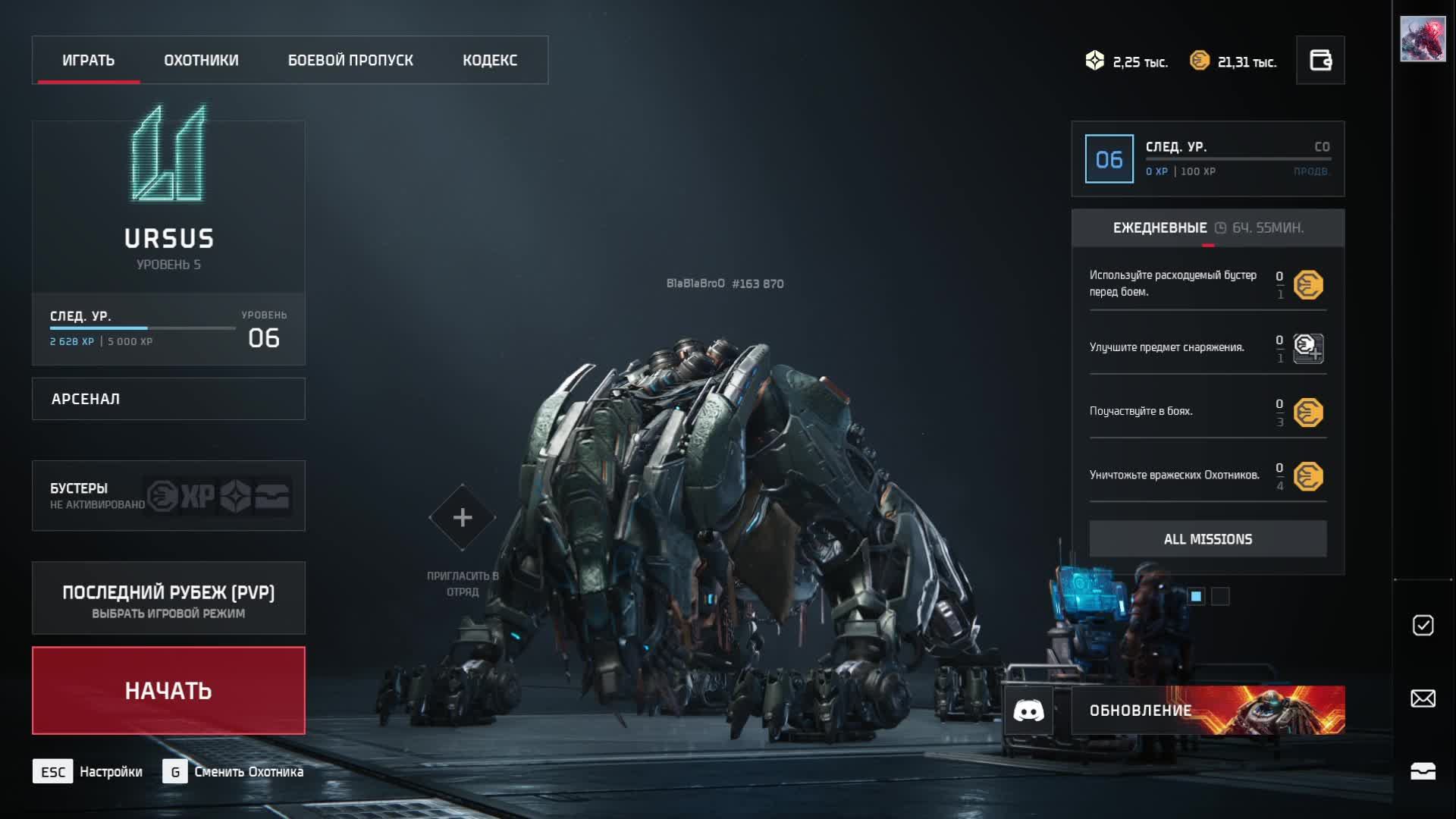
Task: Open the mail envelope icon
Action: tap(1423, 698)
